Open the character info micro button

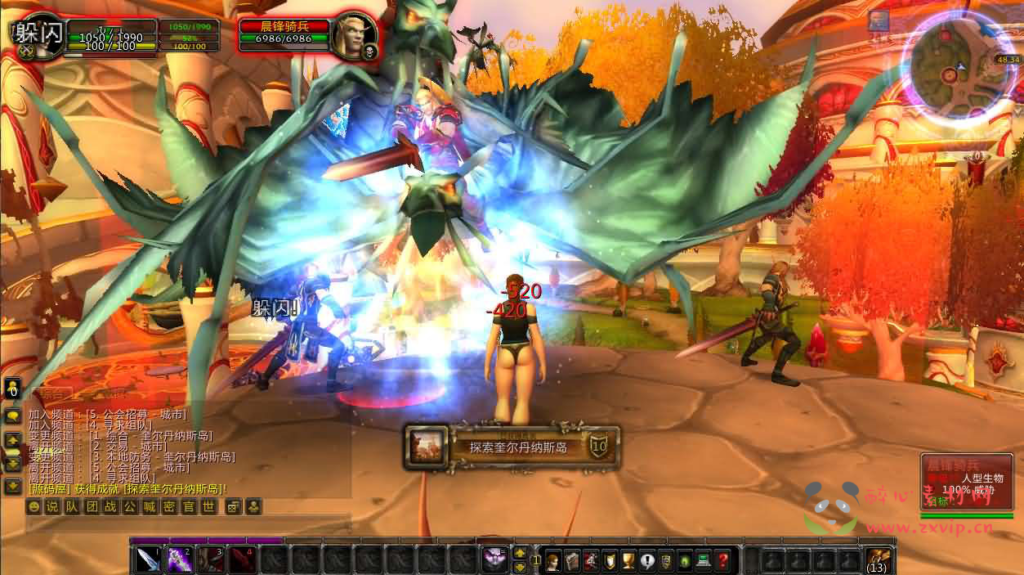click(553, 561)
